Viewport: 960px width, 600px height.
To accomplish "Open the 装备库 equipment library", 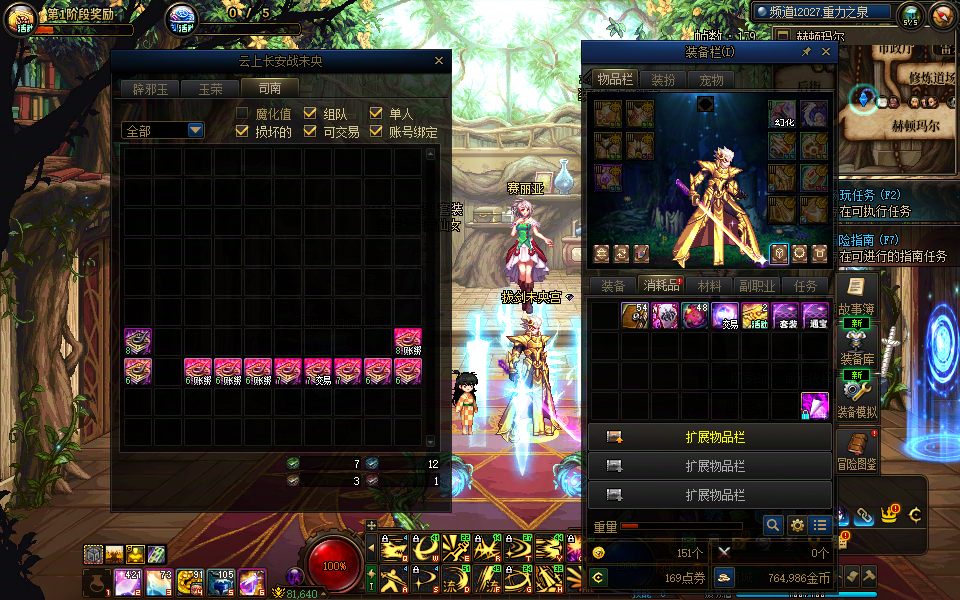I will coord(856,345).
